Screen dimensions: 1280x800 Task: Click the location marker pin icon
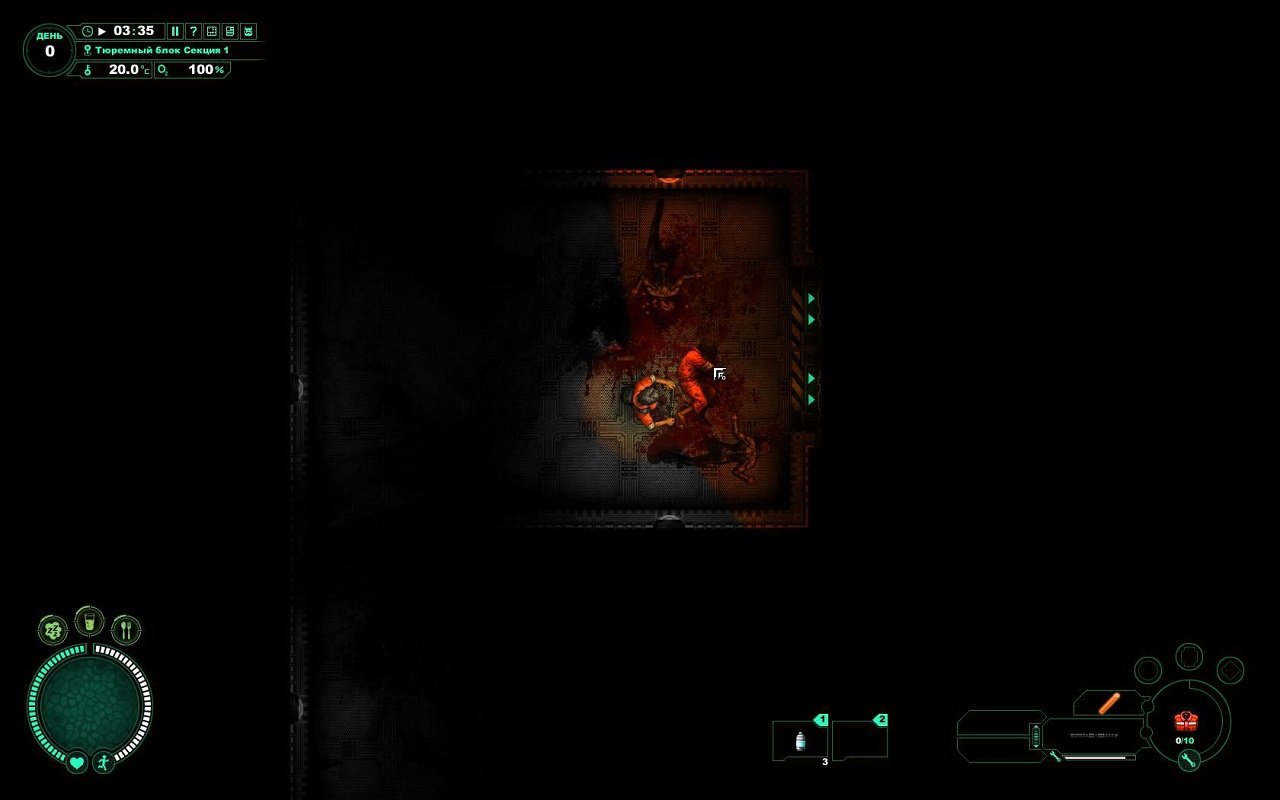tap(87, 49)
